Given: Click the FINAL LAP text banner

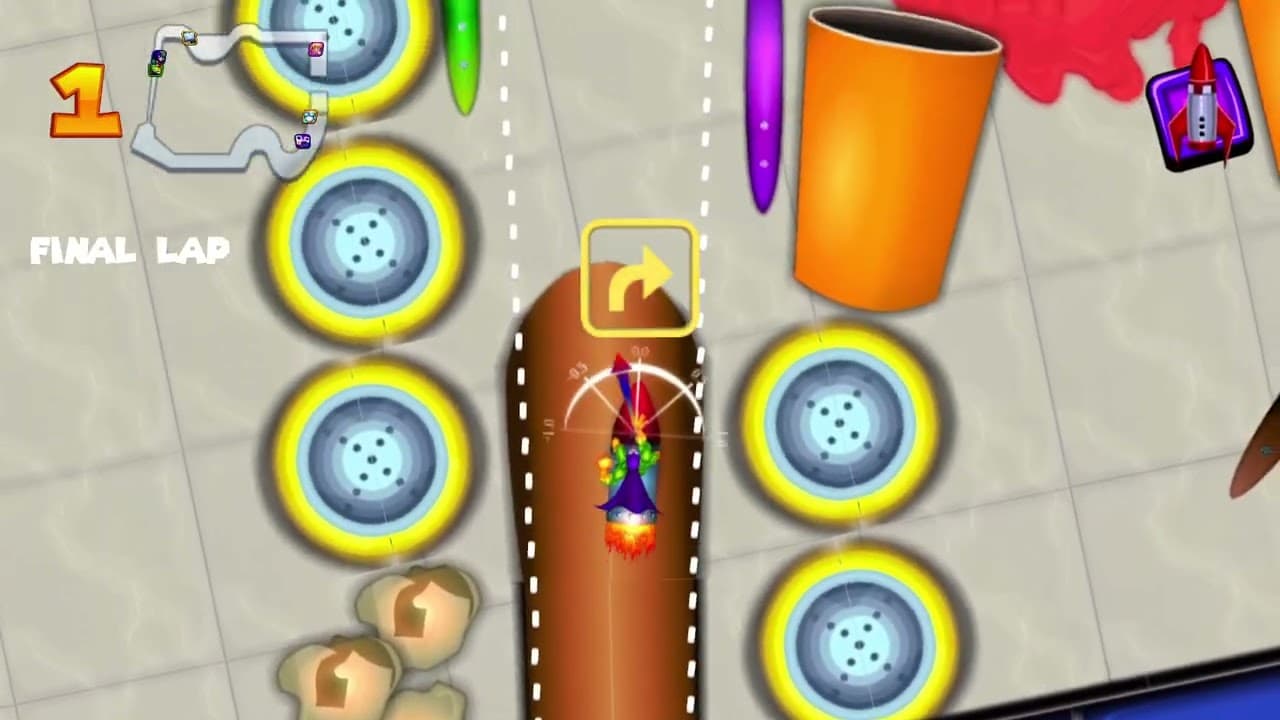Looking at the screenshot, I should coord(132,251).
